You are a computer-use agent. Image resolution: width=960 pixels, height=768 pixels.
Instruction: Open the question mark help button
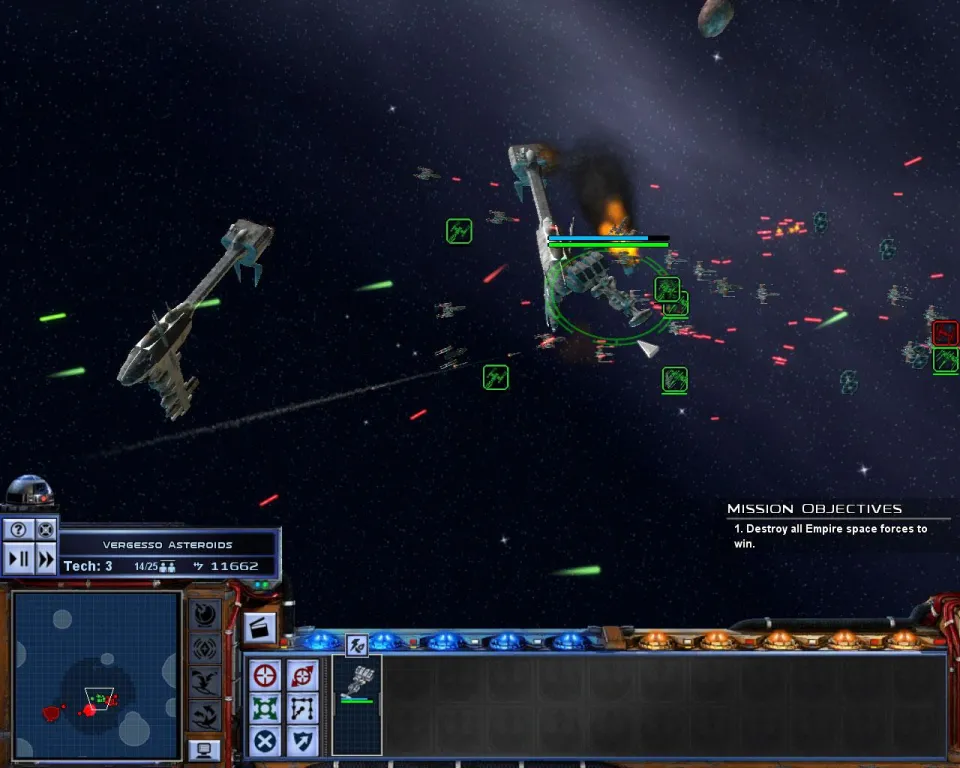(x=18, y=530)
